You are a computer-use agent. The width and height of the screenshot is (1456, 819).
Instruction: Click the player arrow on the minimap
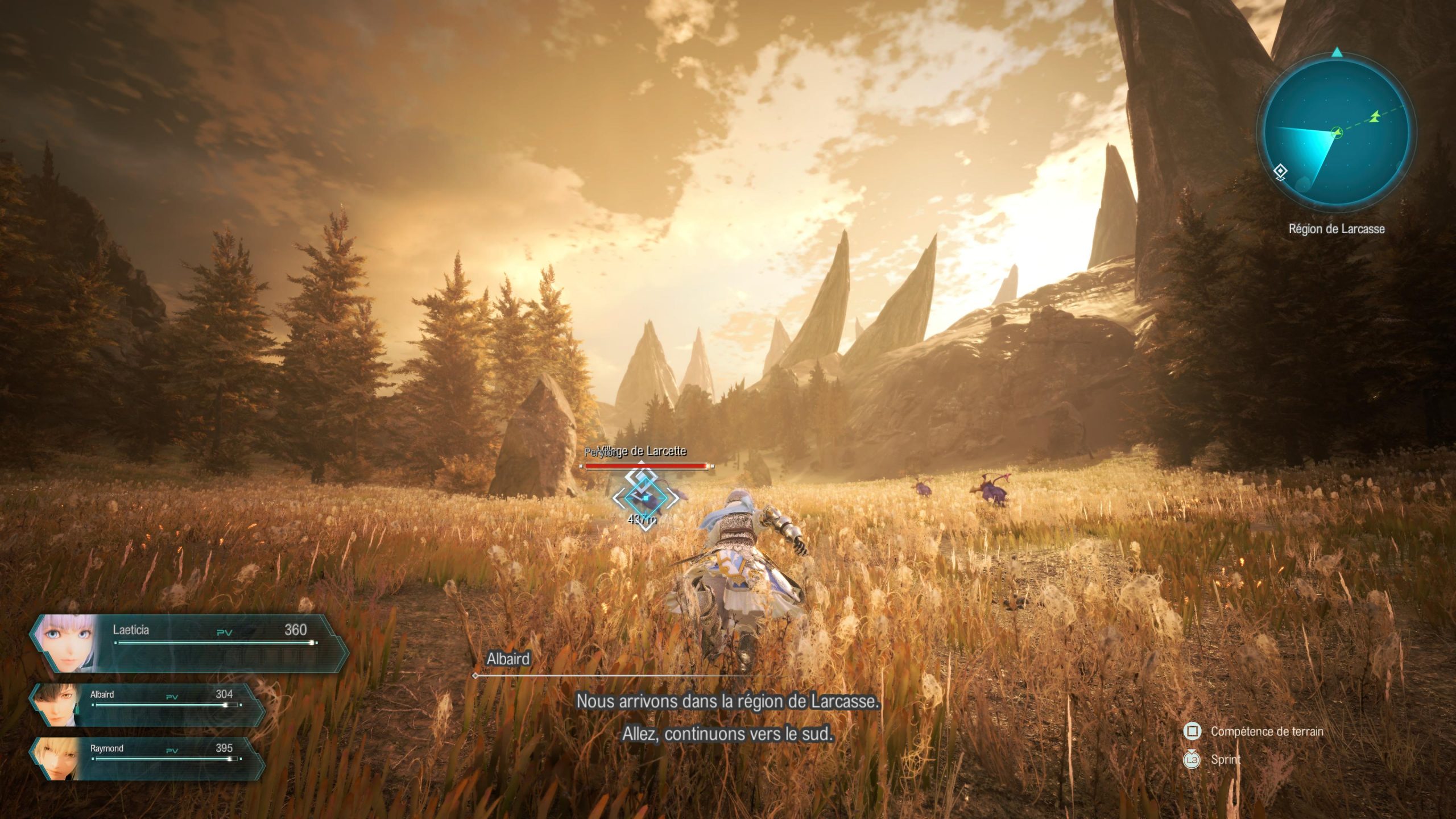coord(1337,133)
